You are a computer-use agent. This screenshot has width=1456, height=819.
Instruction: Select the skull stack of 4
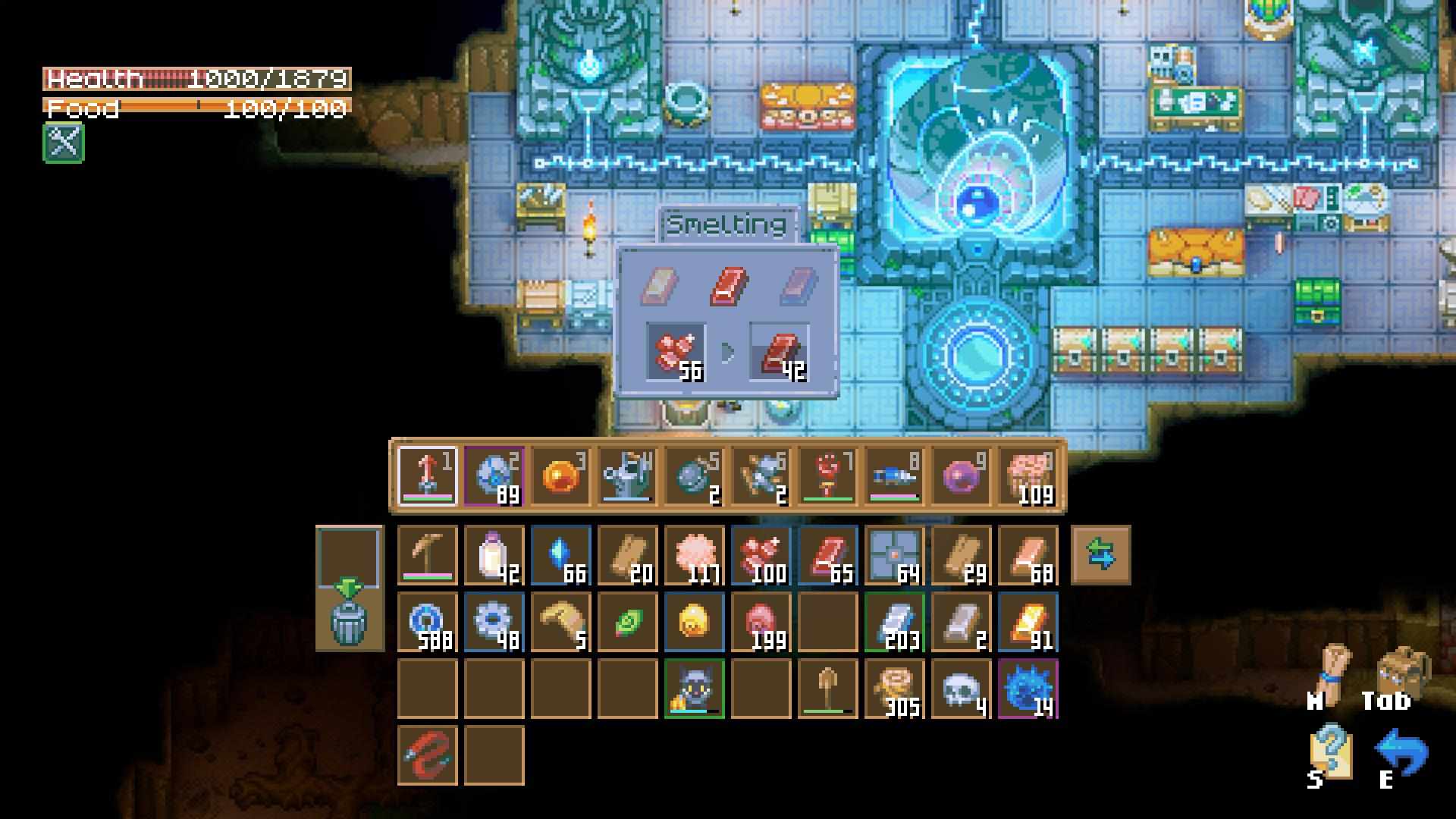tap(962, 689)
